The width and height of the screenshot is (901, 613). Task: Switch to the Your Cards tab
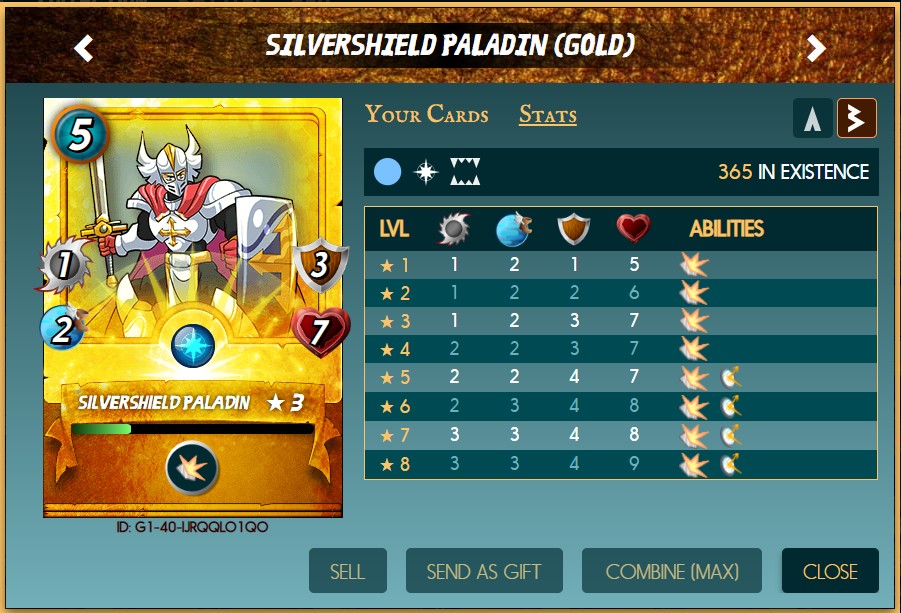click(427, 114)
